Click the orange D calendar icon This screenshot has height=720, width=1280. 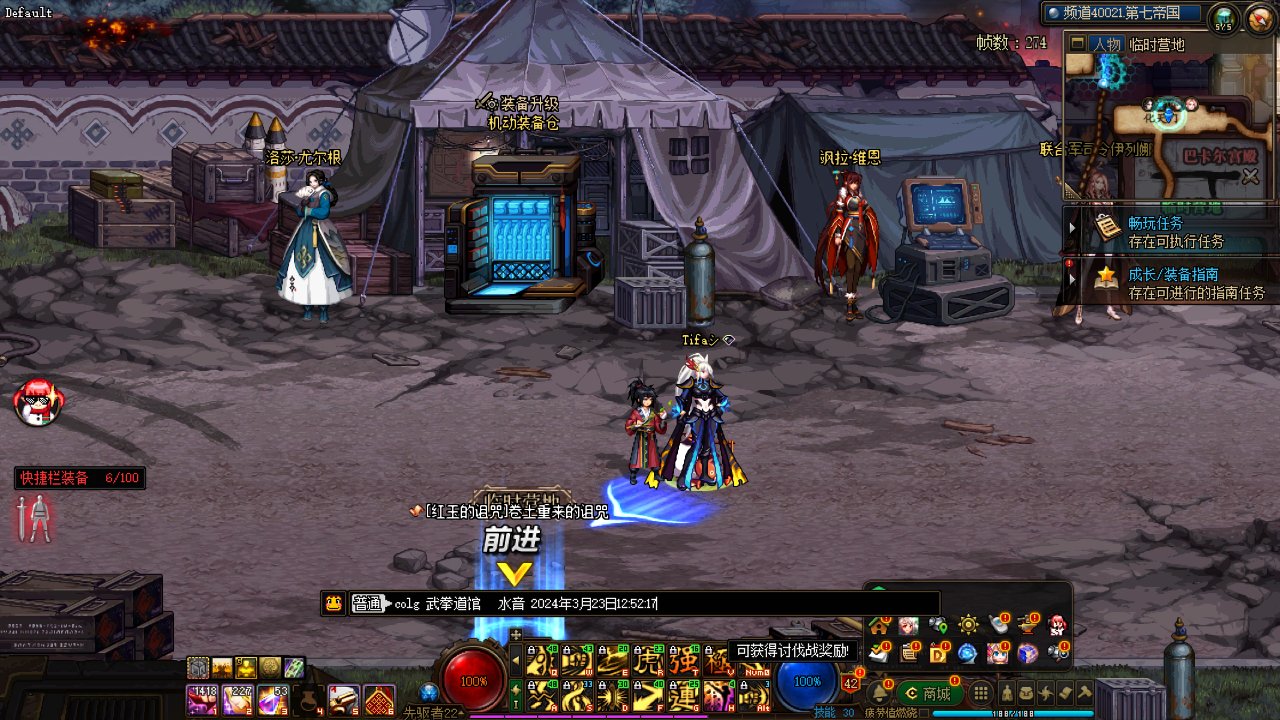point(938,653)
